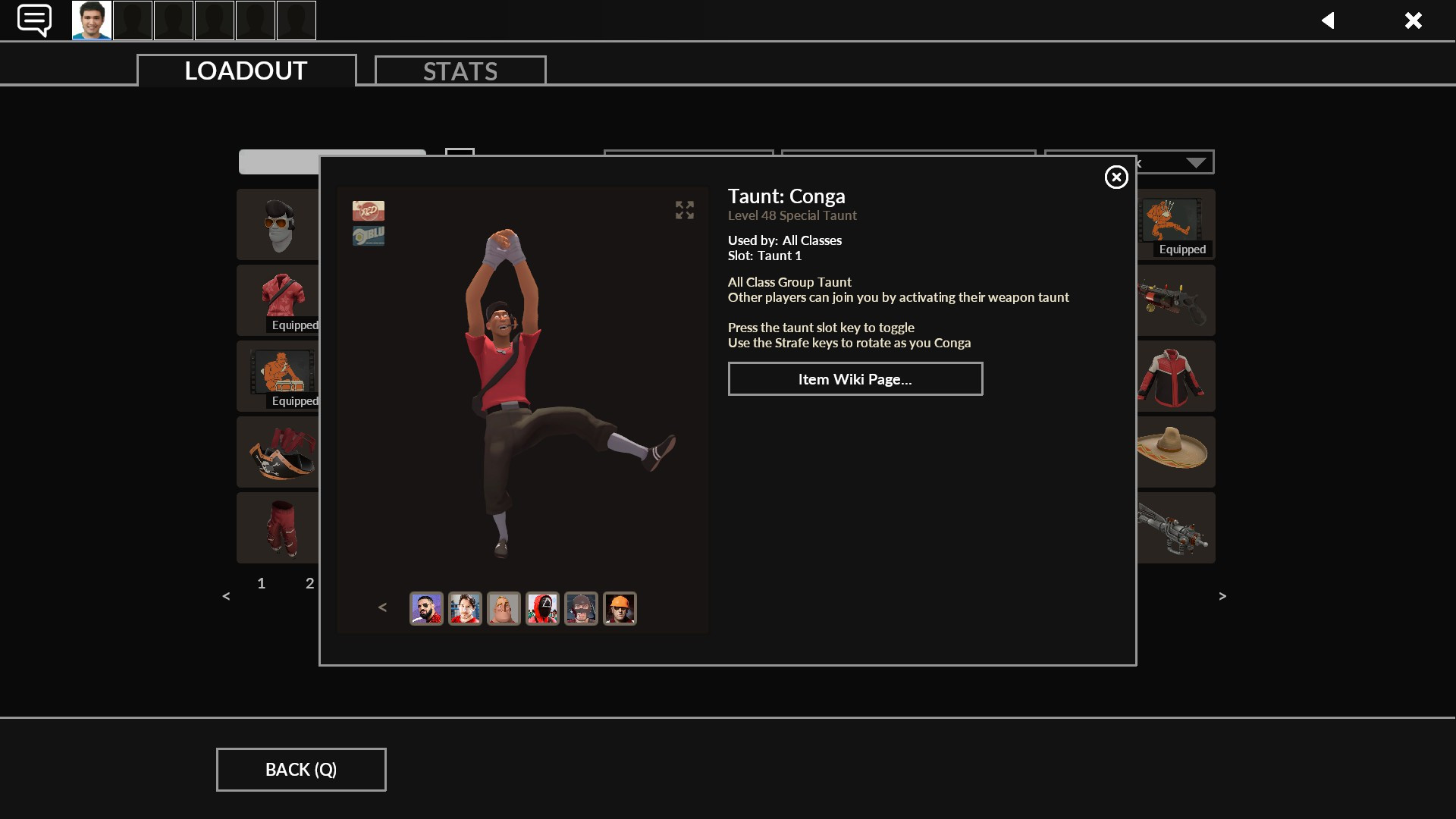Open the Item Wiki Page

[x=855, y=378]
